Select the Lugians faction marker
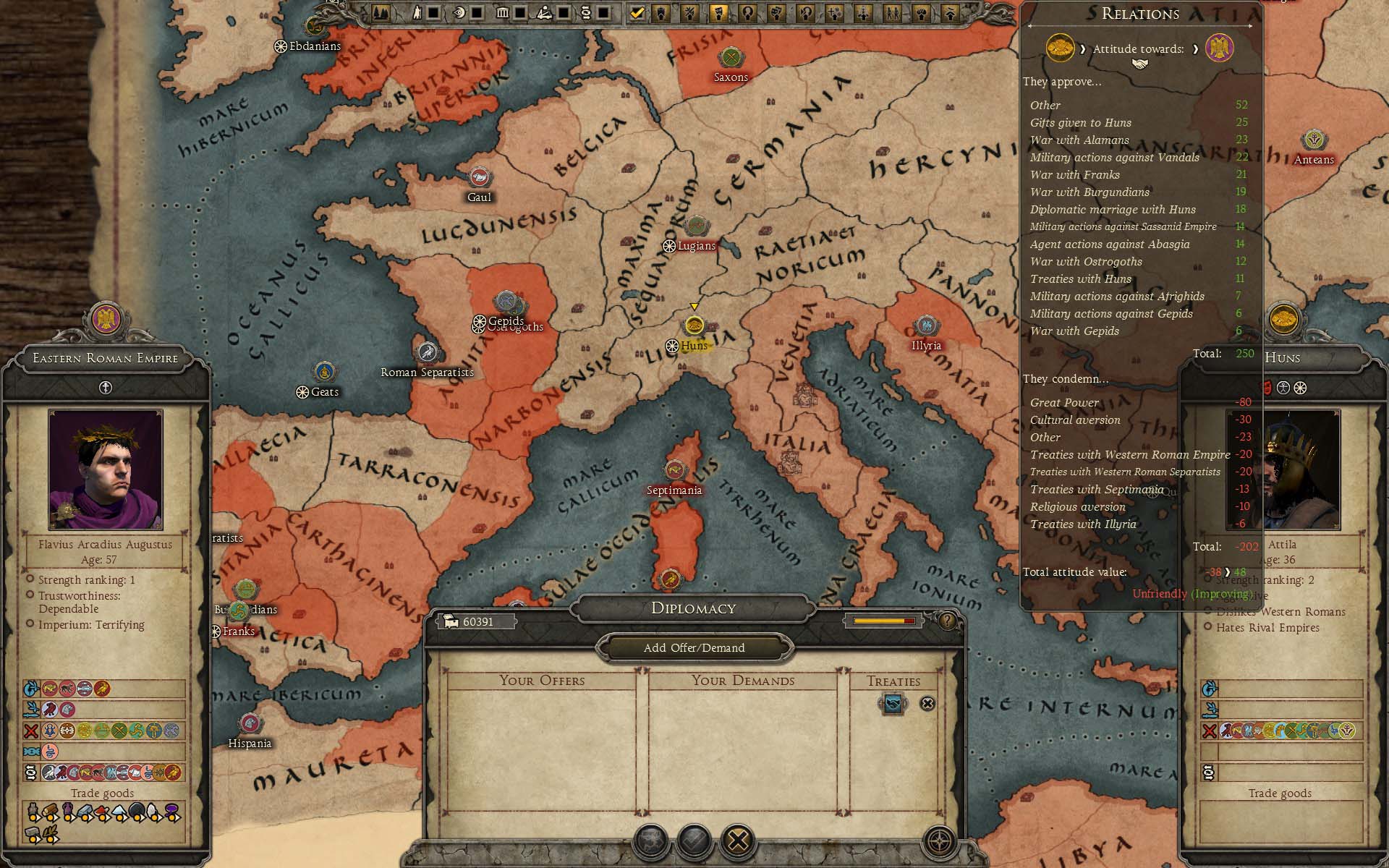1389x868 pixels. (x=696, y=226)
